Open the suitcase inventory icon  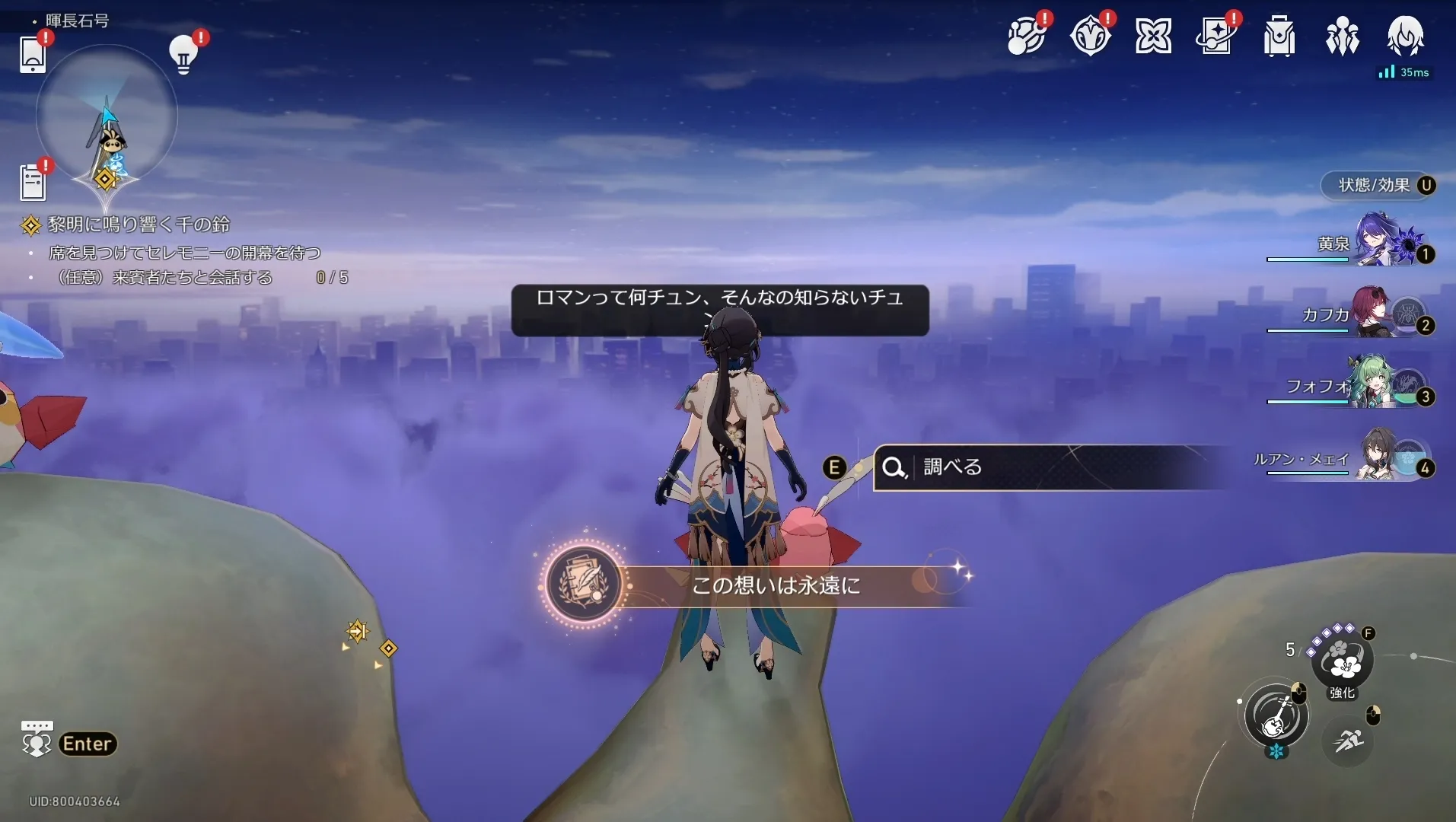[1279, 37]
